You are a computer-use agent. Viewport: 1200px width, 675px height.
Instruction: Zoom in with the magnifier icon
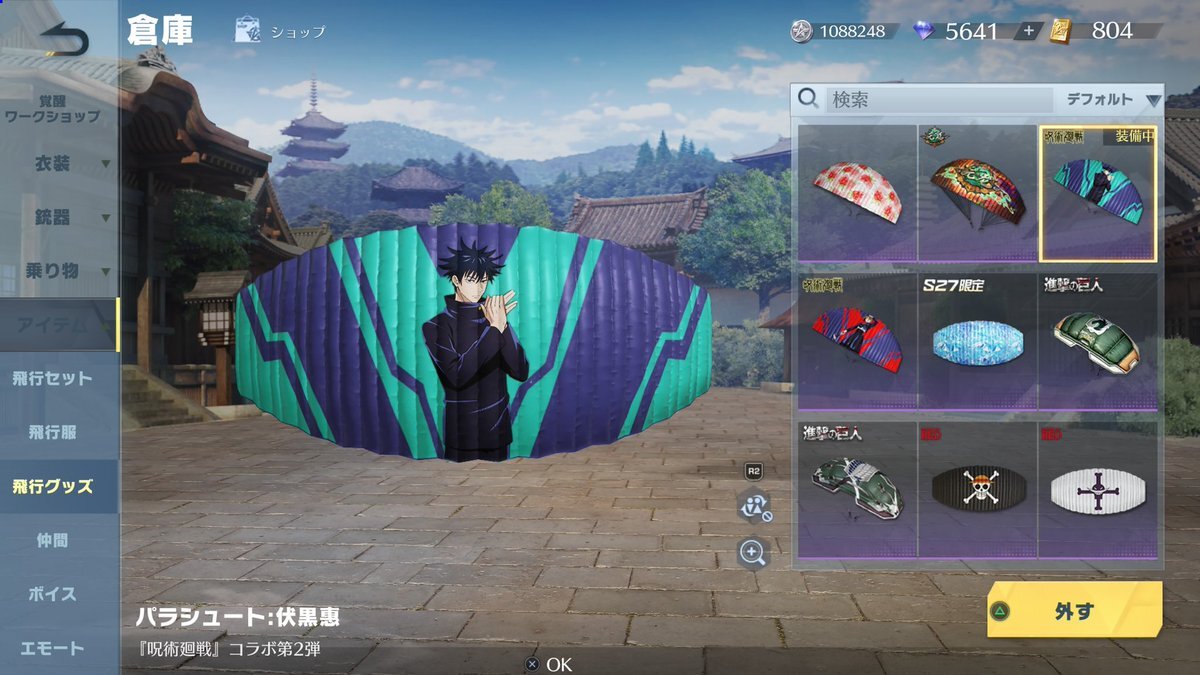coord(752,551)
